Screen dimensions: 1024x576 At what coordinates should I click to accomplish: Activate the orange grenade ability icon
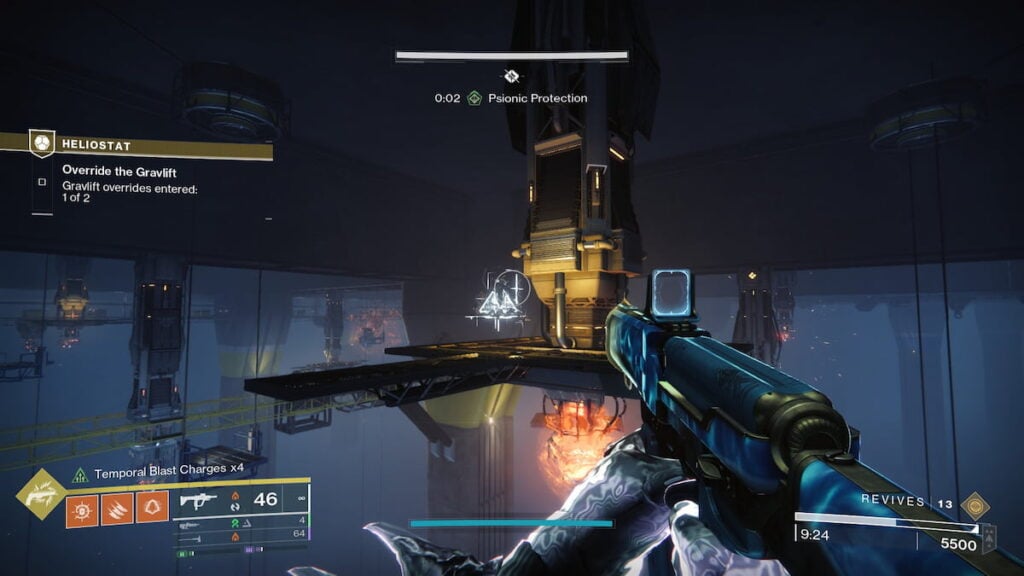[82, 508]
